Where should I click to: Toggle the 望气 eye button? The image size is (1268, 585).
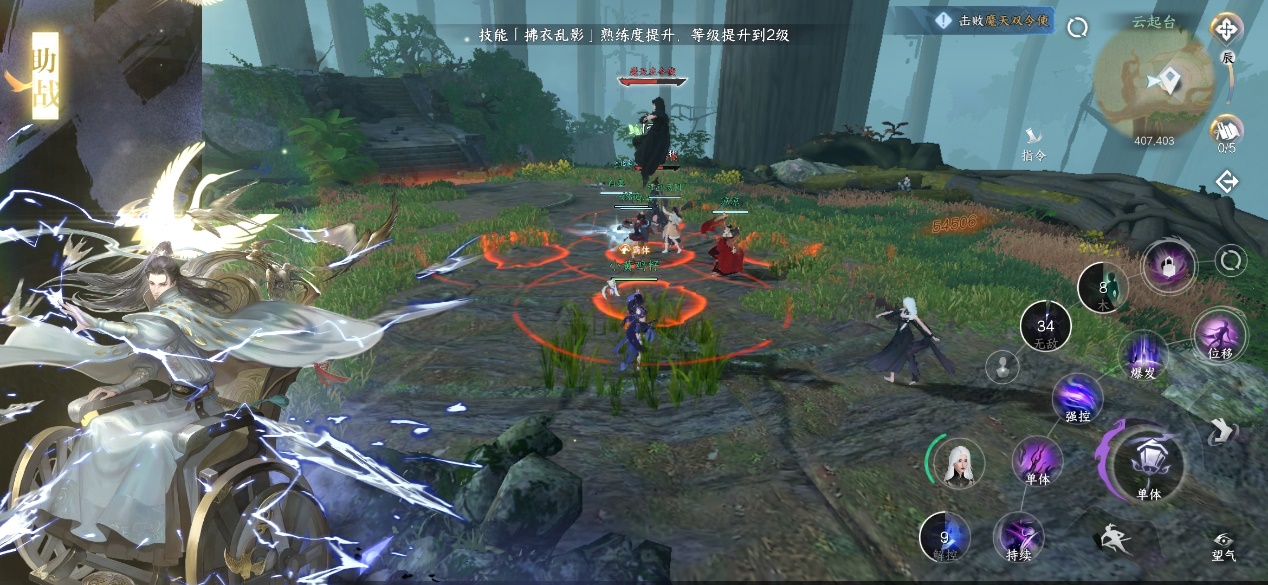coord(1224,545)
